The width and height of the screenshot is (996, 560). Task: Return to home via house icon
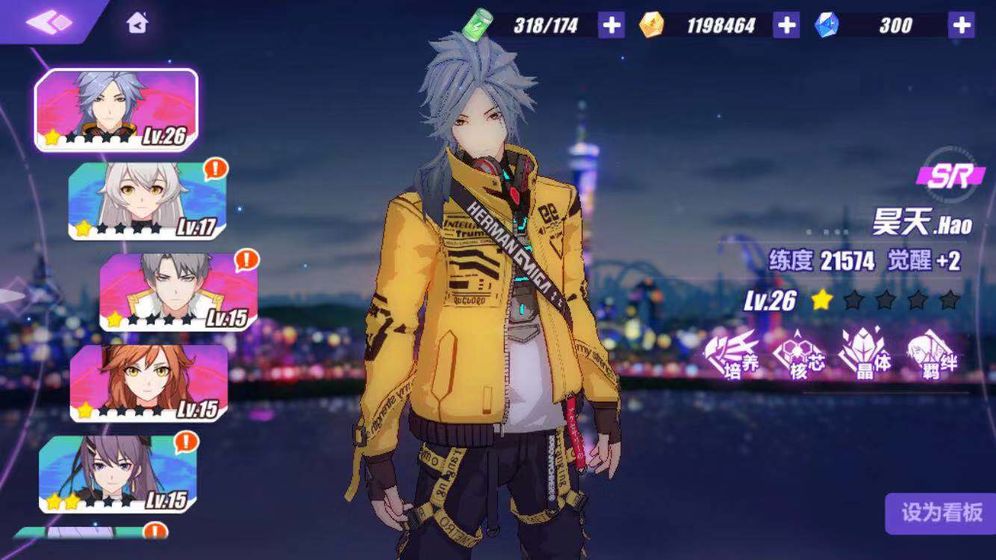pos(138,23)
